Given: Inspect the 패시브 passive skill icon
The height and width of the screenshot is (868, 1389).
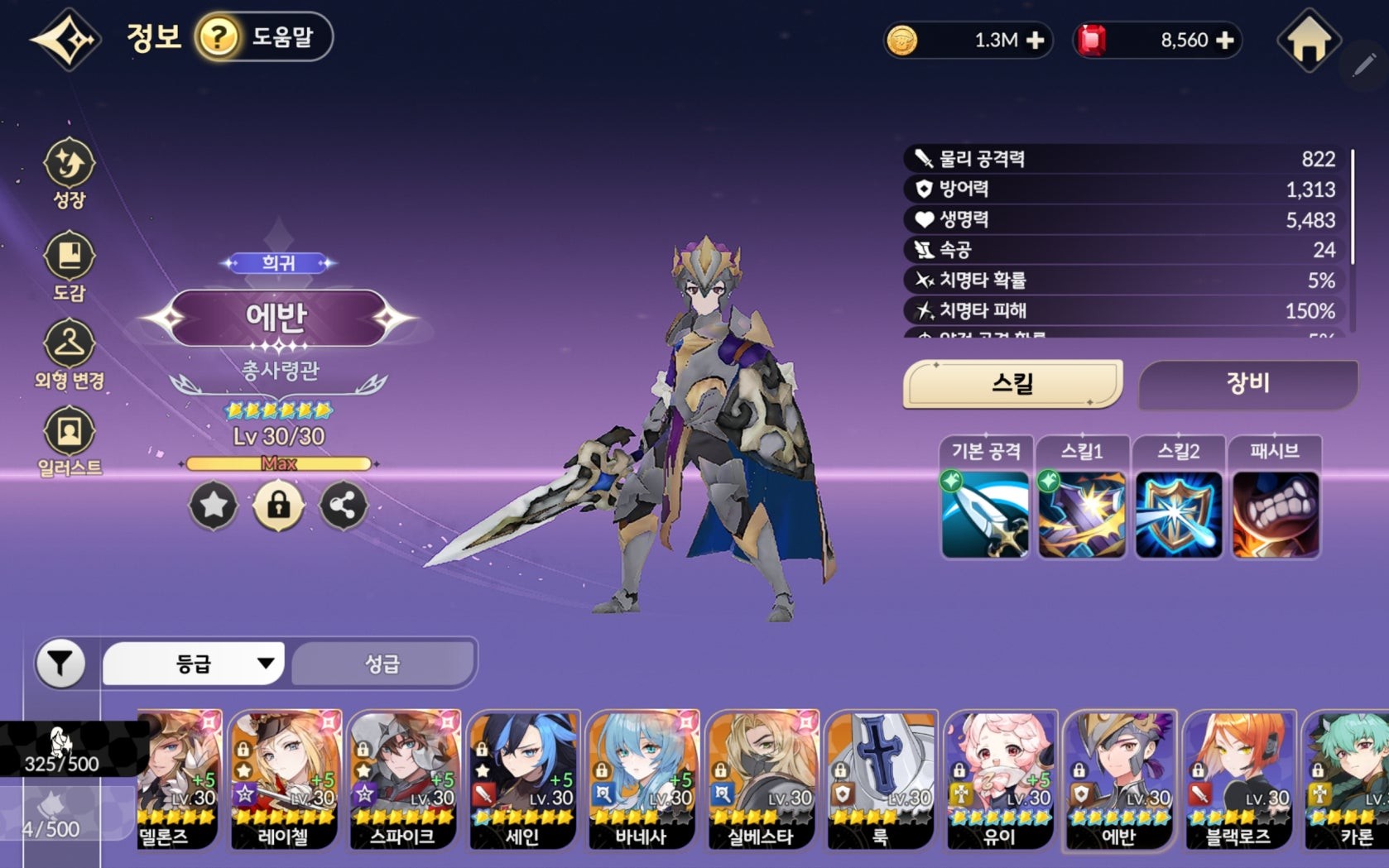Looking at the screenshot, I should pyautogui.click(x=1275, y=515).
